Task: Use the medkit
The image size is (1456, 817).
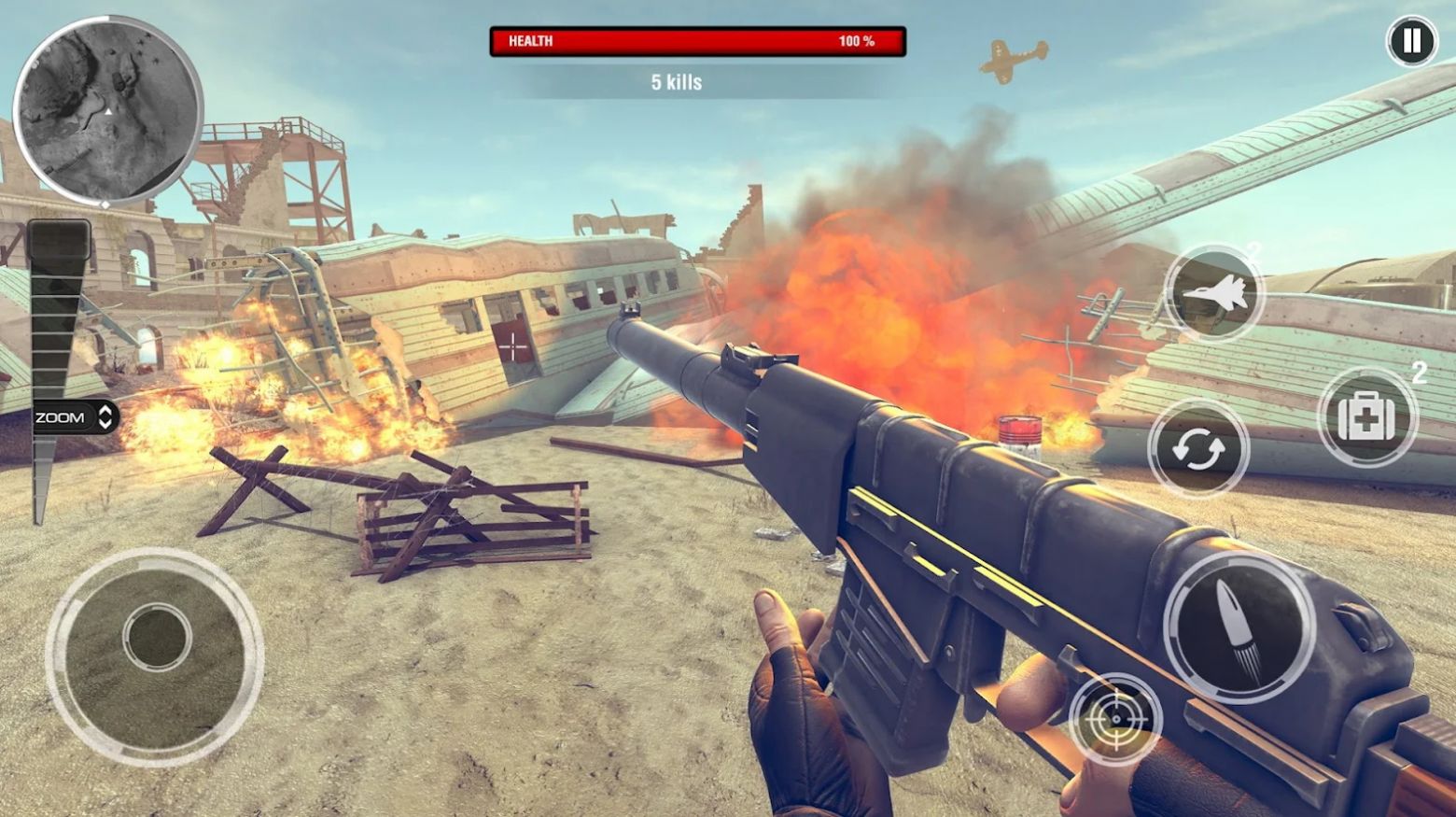Action: coord(1367,416)
